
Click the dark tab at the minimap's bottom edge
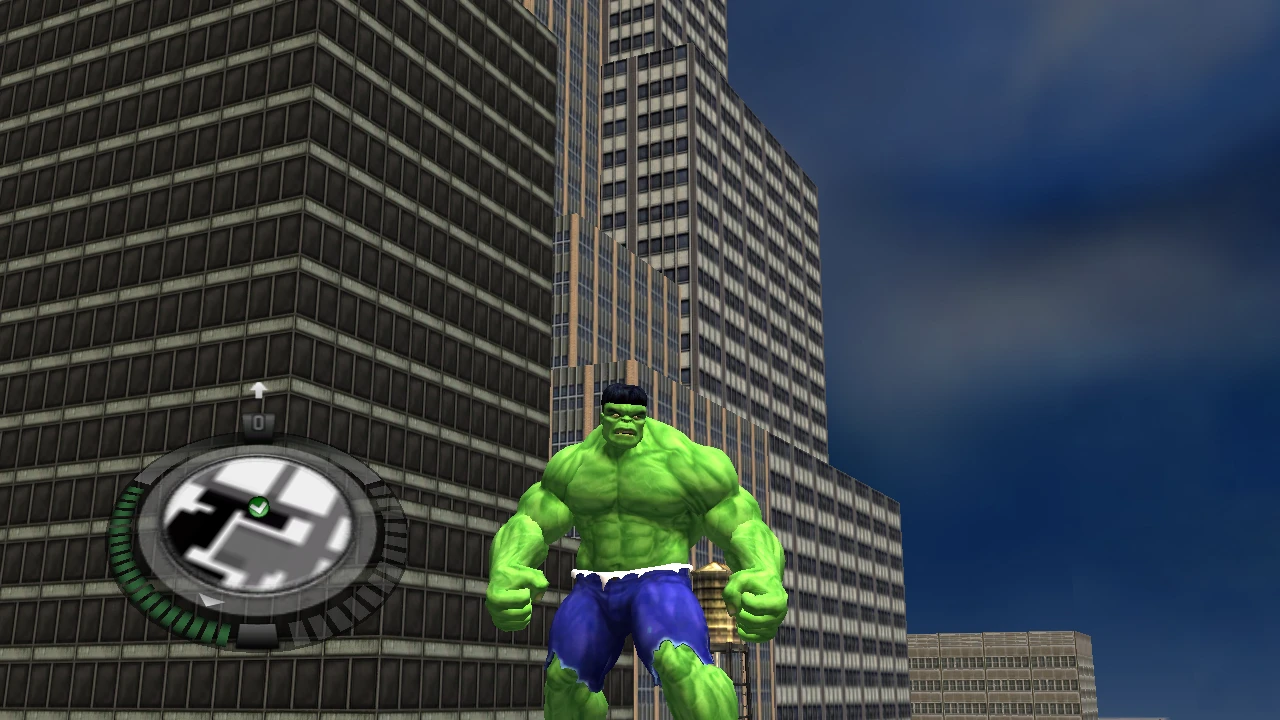point(257,633)
